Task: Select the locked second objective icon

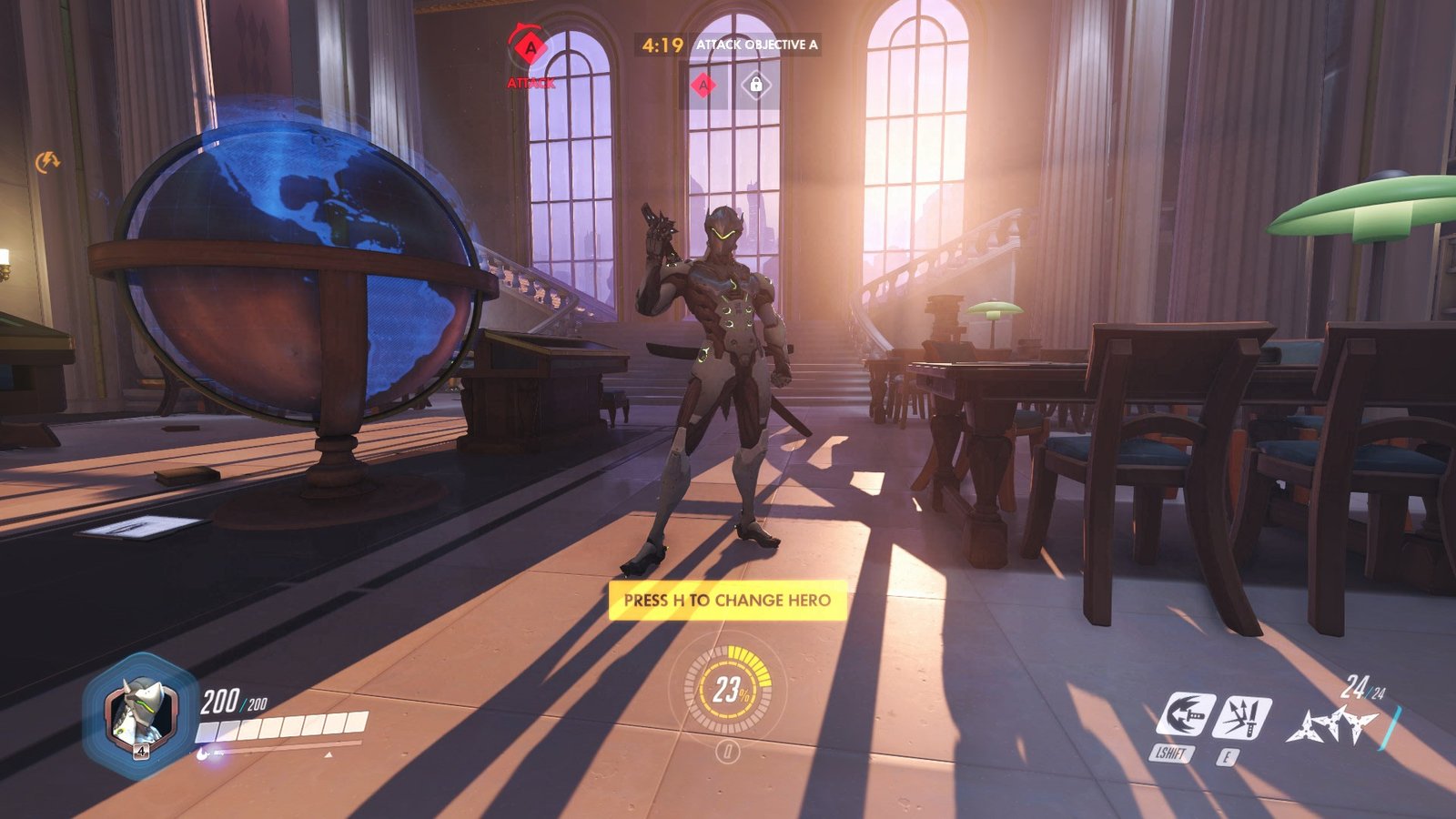Action: (x=756, y=86)
